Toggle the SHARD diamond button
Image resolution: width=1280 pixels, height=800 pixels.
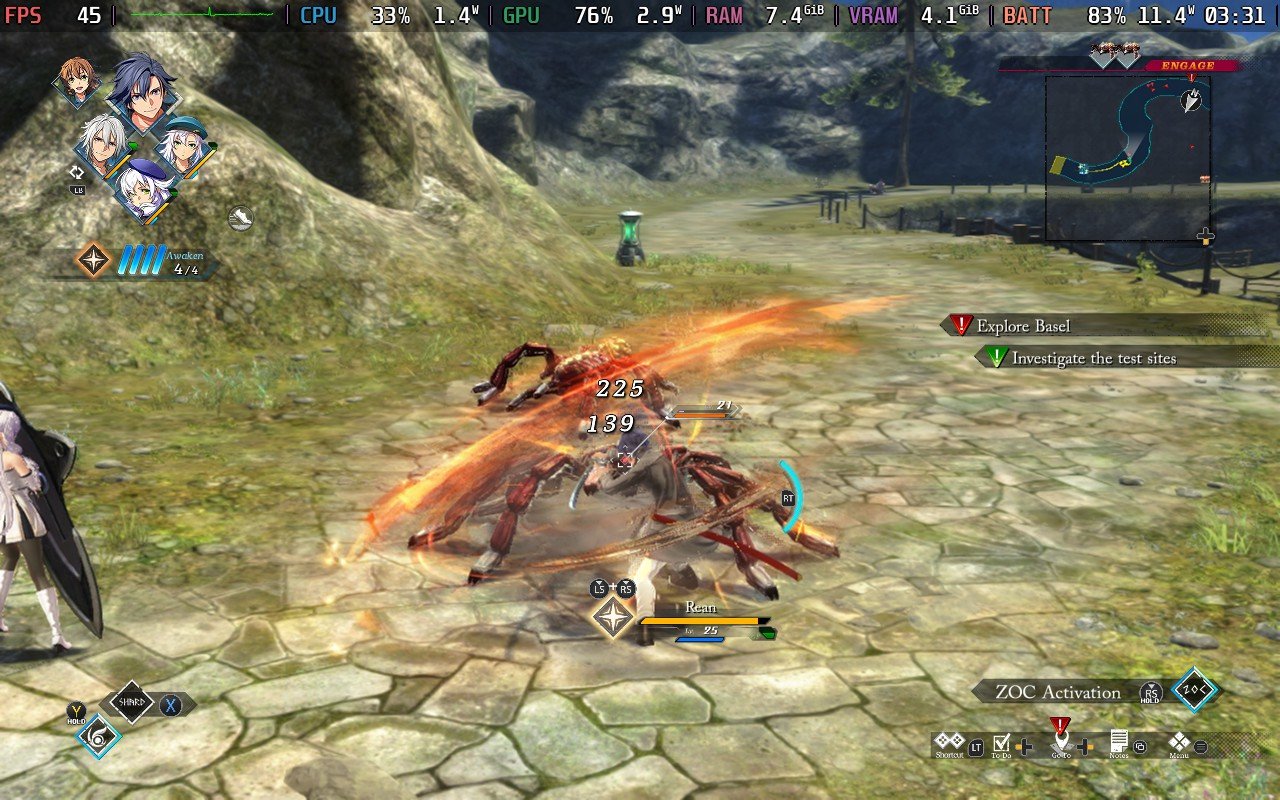132,703
